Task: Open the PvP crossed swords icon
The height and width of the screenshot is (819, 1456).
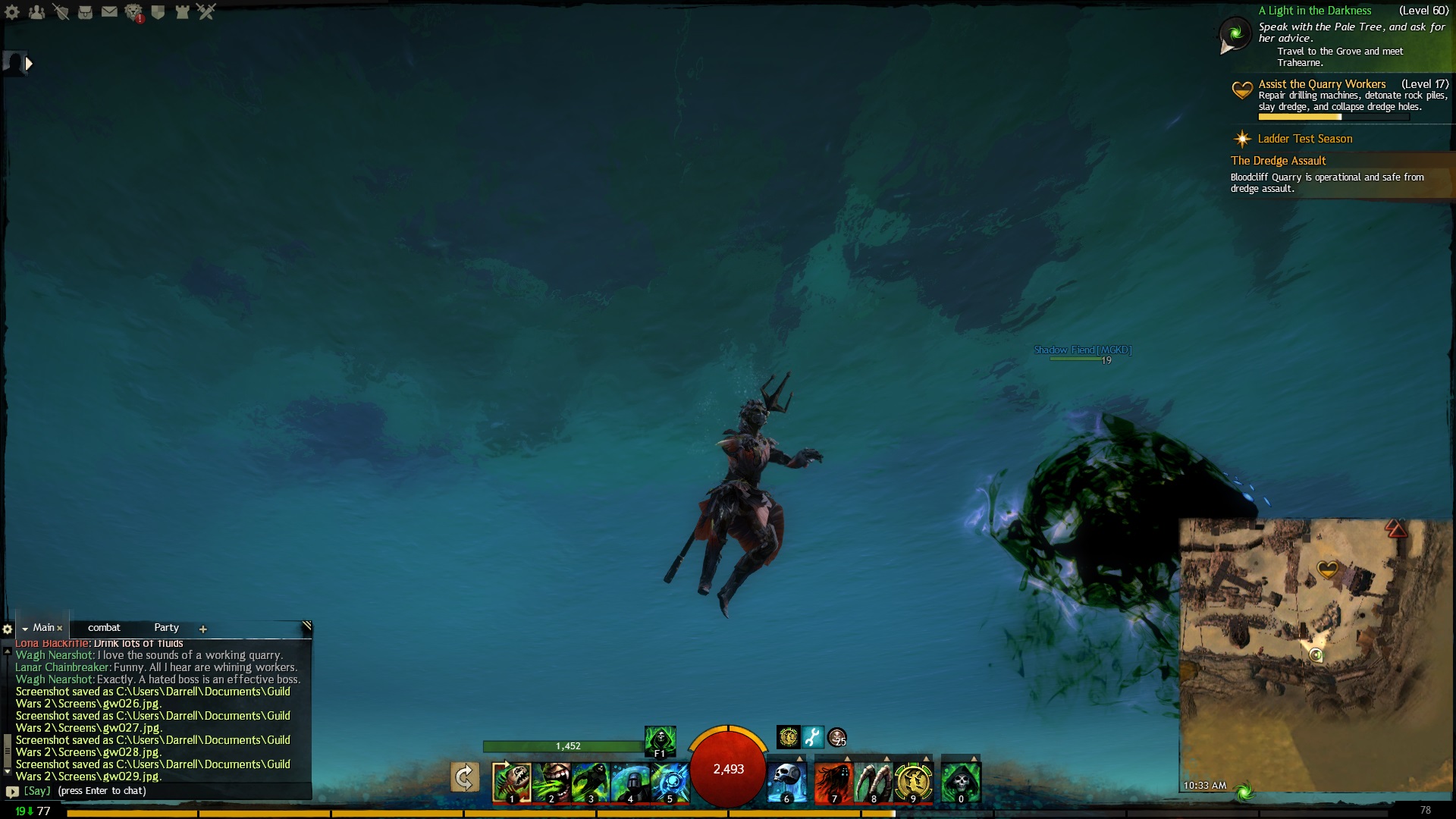Action: coord(206,12)
